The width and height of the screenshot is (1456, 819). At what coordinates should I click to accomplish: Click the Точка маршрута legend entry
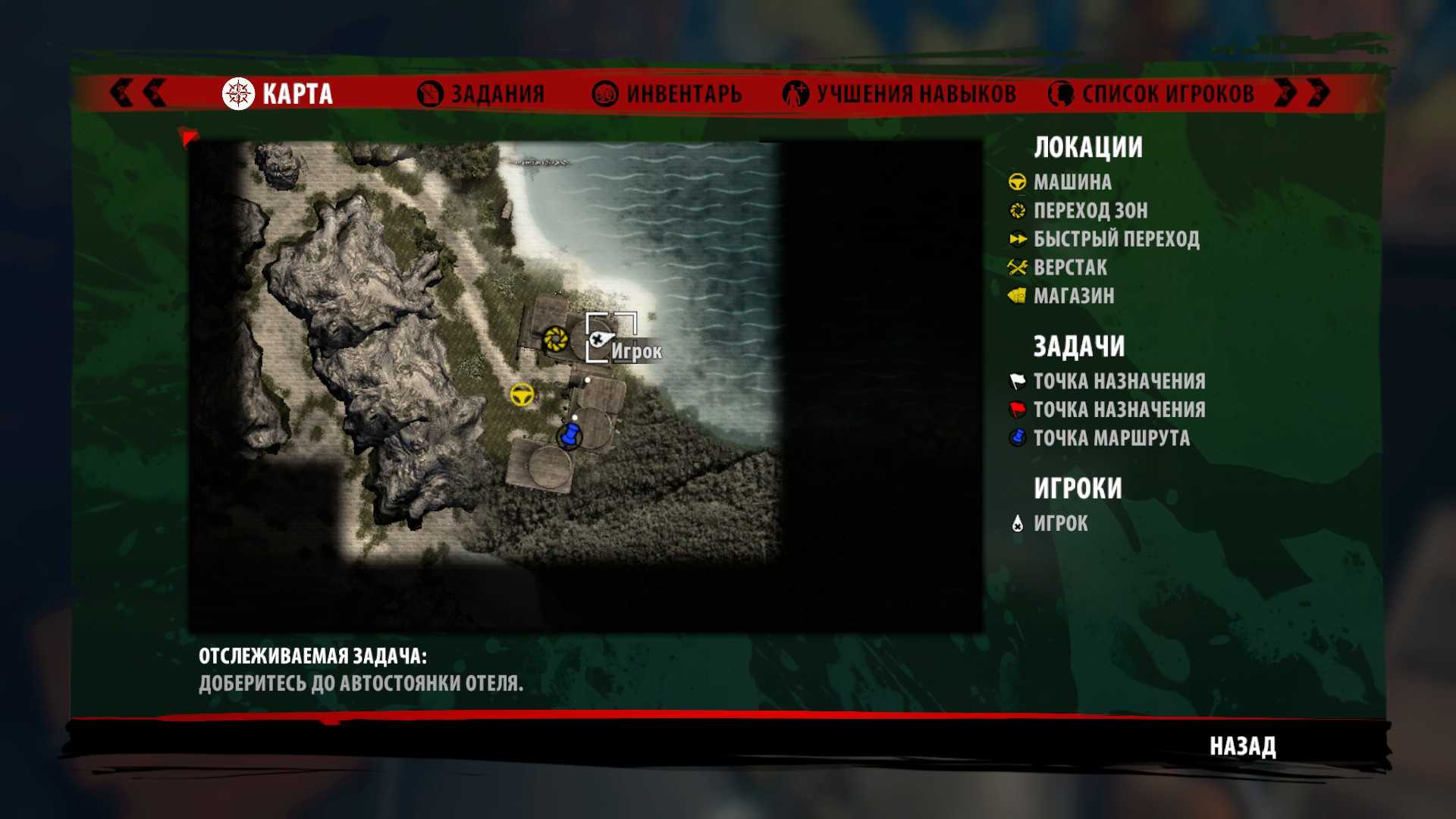coord(1111,438)
